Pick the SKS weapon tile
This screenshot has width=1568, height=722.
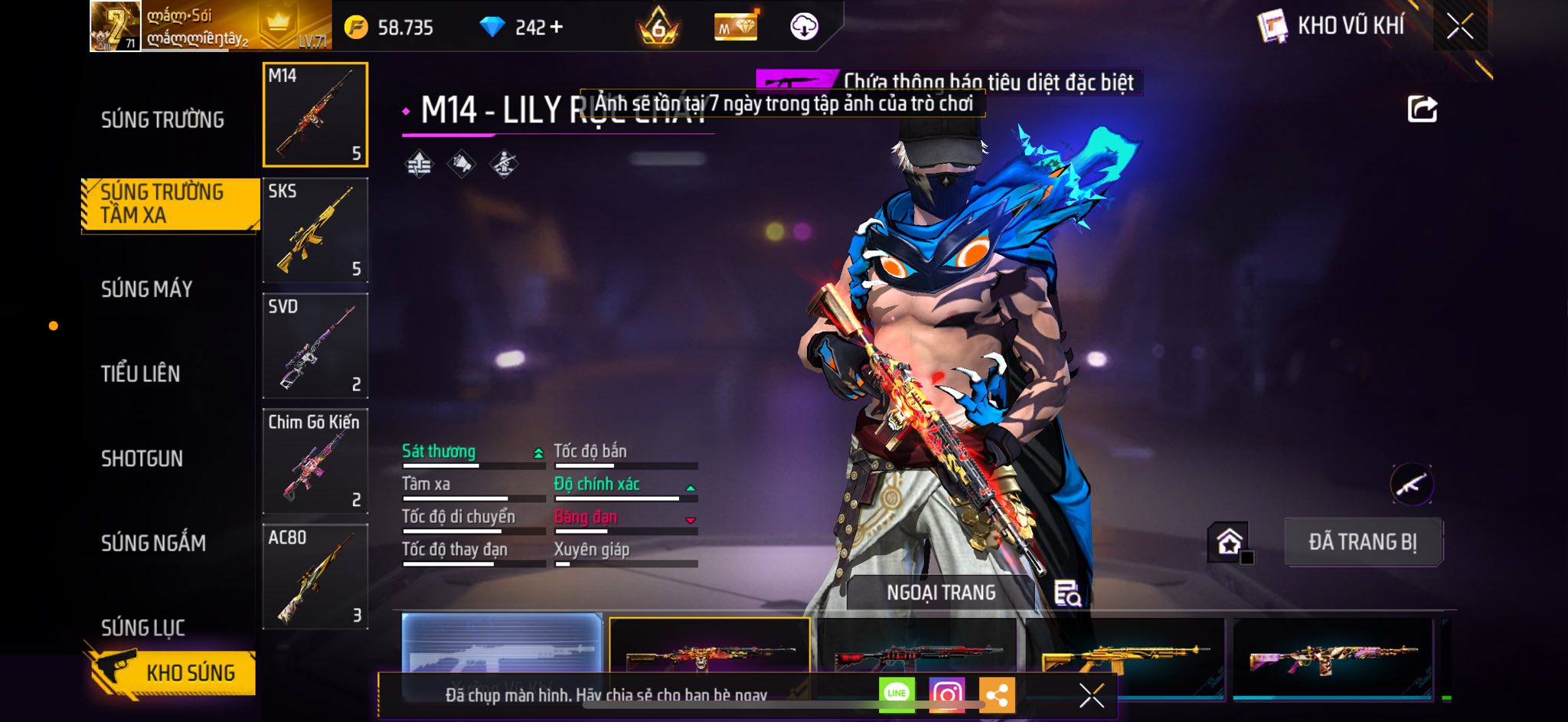click(315, 230)
